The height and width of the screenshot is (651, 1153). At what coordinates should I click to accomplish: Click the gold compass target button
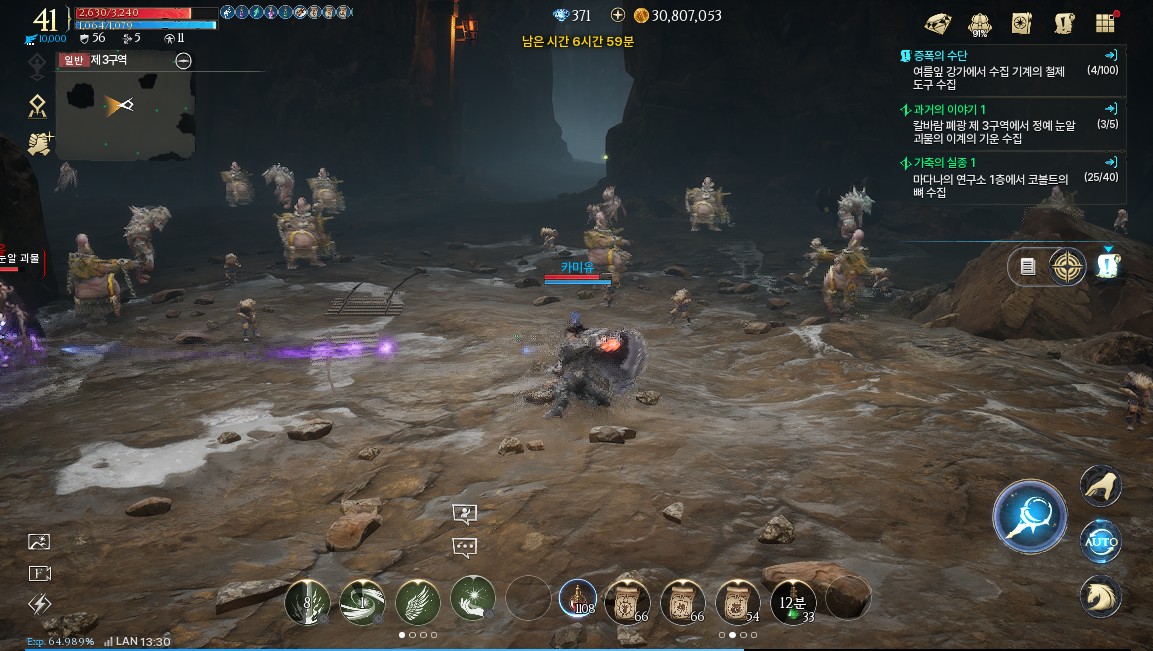coord(1067,267)
